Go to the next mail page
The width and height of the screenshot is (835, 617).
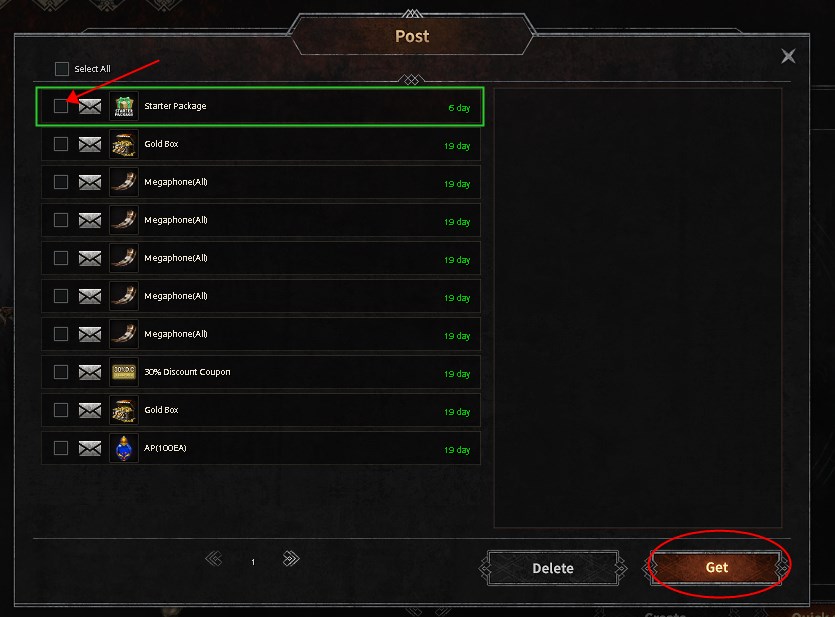click(x=291, y=559)
